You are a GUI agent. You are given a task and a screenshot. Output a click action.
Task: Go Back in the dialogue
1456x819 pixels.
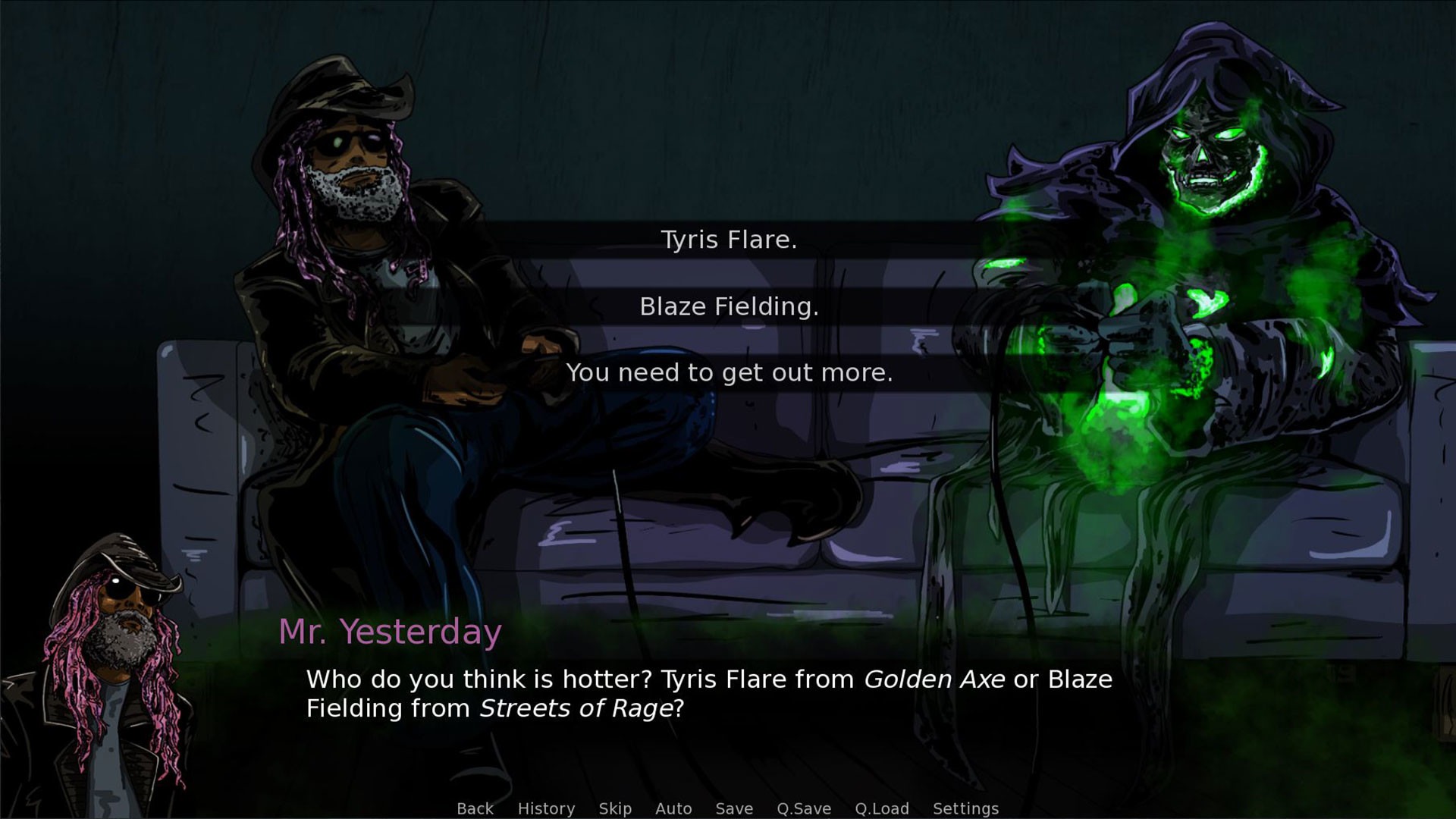coord(475,808)
